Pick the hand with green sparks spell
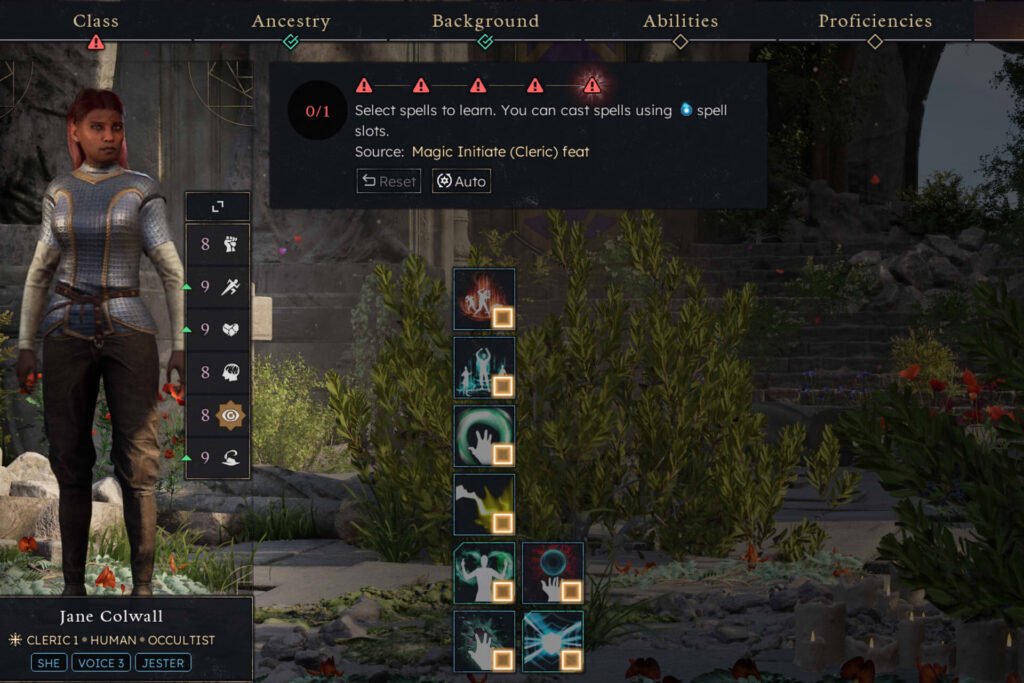1024x683 pixels. point(484,641)
